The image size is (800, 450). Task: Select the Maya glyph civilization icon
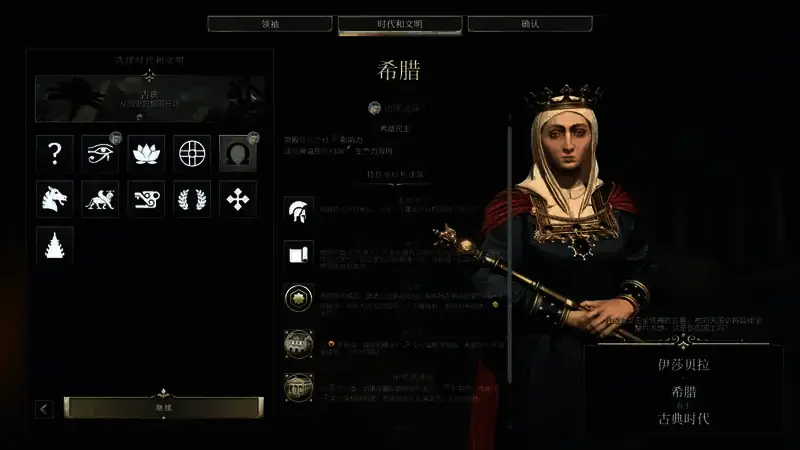click(146, 199)
